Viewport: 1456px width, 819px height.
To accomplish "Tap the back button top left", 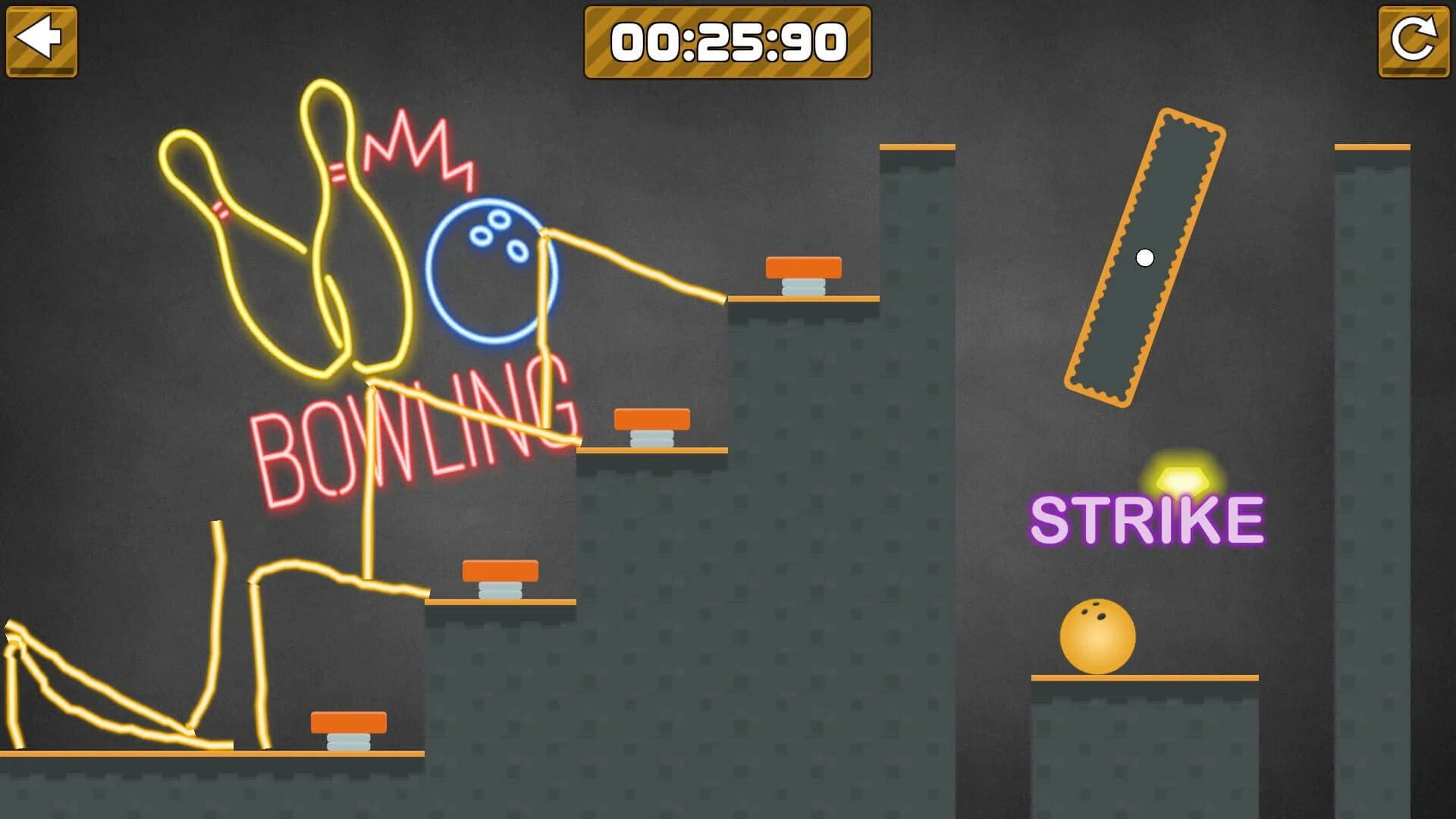I will pyautogui.click(x=42, y=39).
